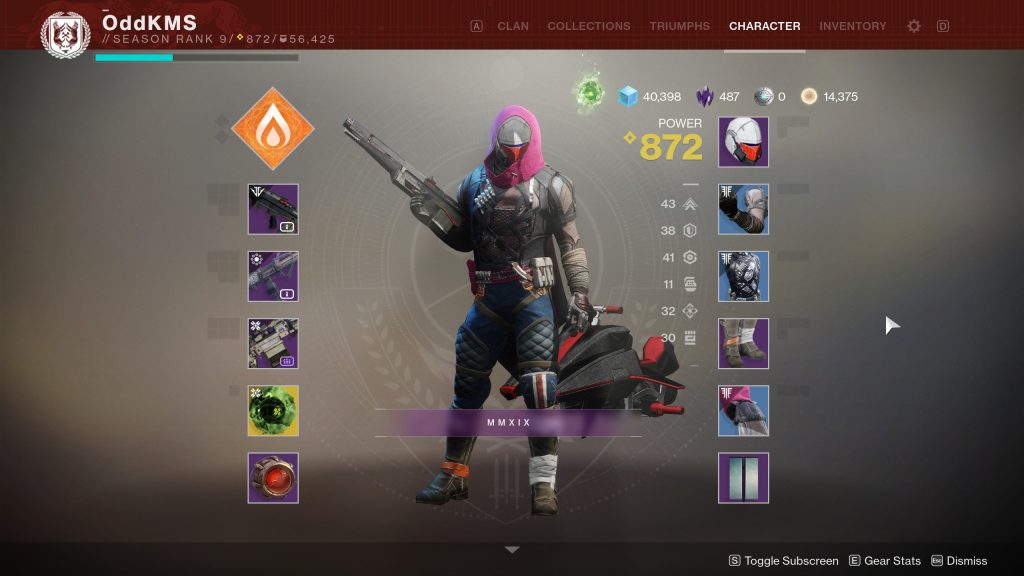This screenshot has height=576, width=1024.
Task: Open the orange flame subclass emblem
Action: coord(273,128)
